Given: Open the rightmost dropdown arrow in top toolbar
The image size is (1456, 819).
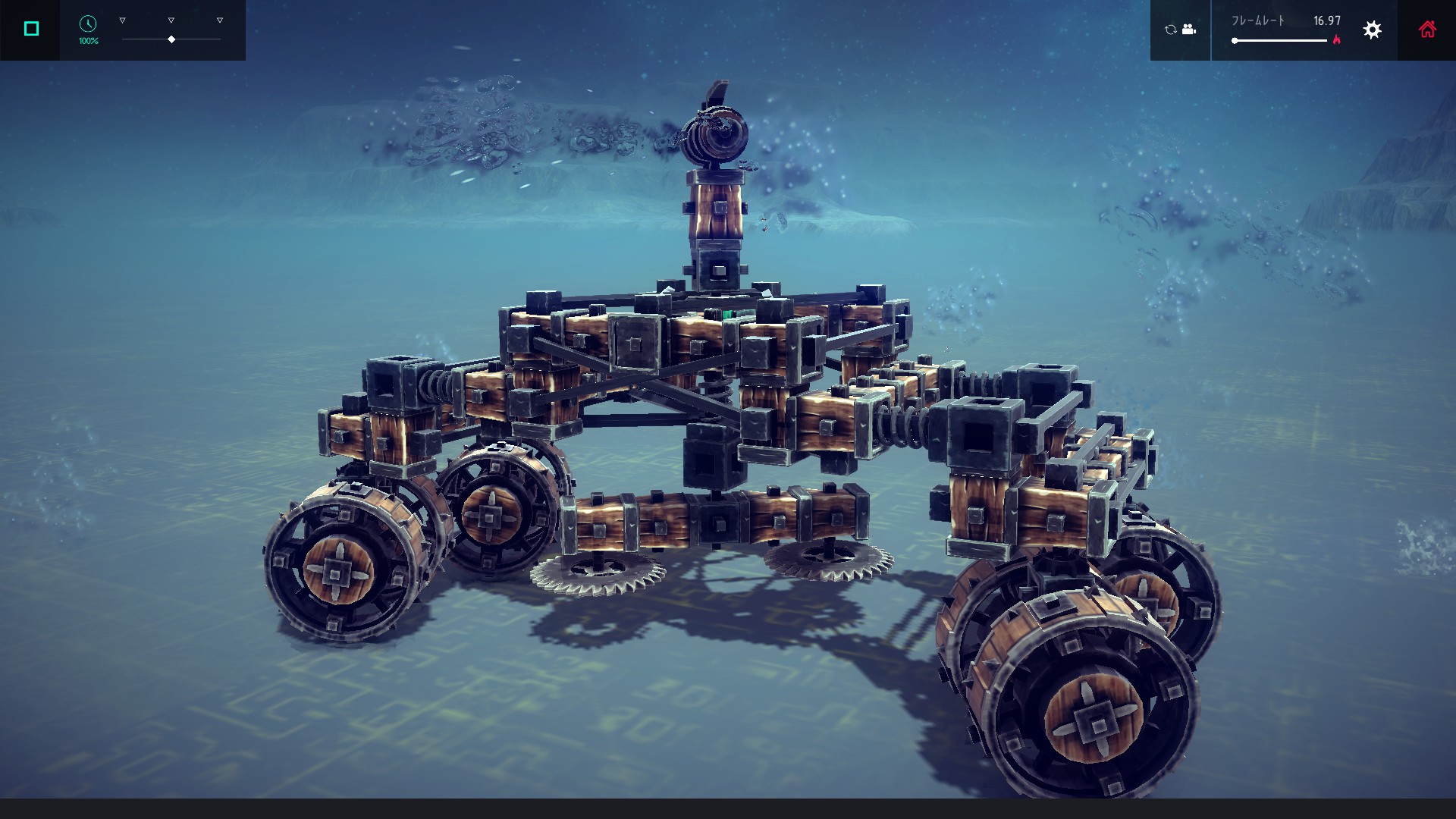Looking at the screenshot, I should (219, 20).
